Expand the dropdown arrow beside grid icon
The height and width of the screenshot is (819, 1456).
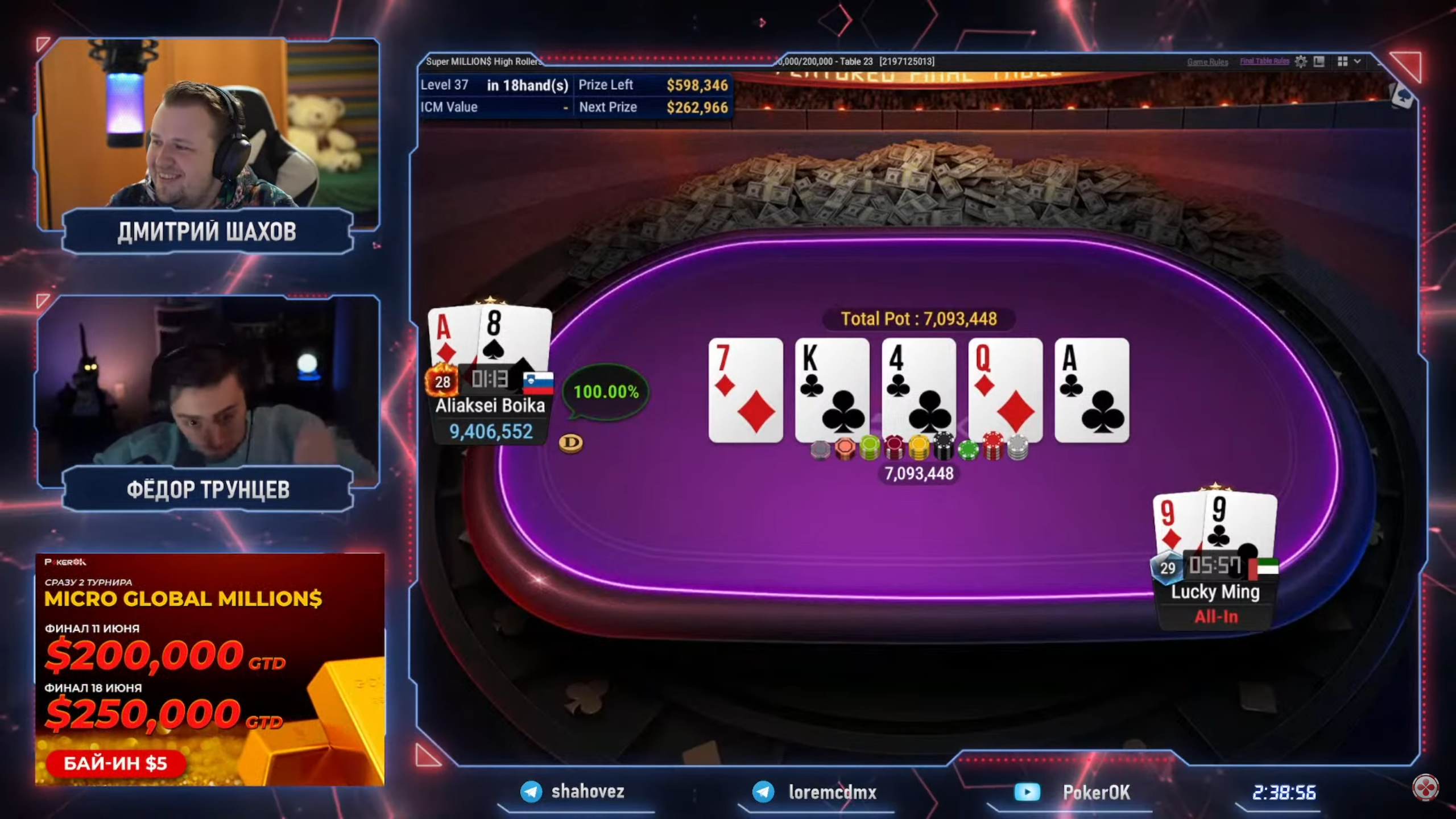(x=1358, y=61)
